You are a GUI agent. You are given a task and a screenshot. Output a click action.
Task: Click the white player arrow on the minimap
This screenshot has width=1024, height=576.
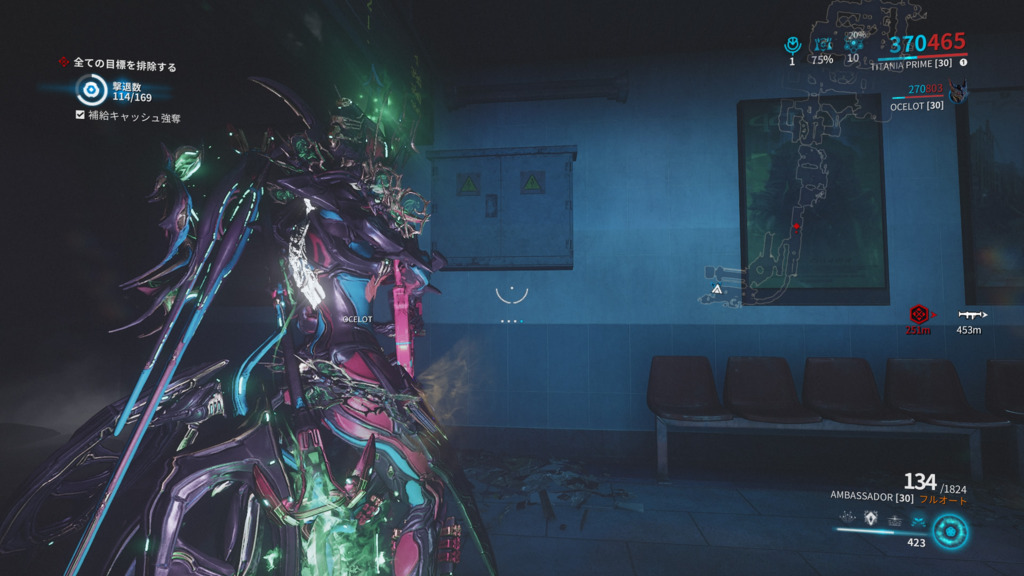coord(717,289)
